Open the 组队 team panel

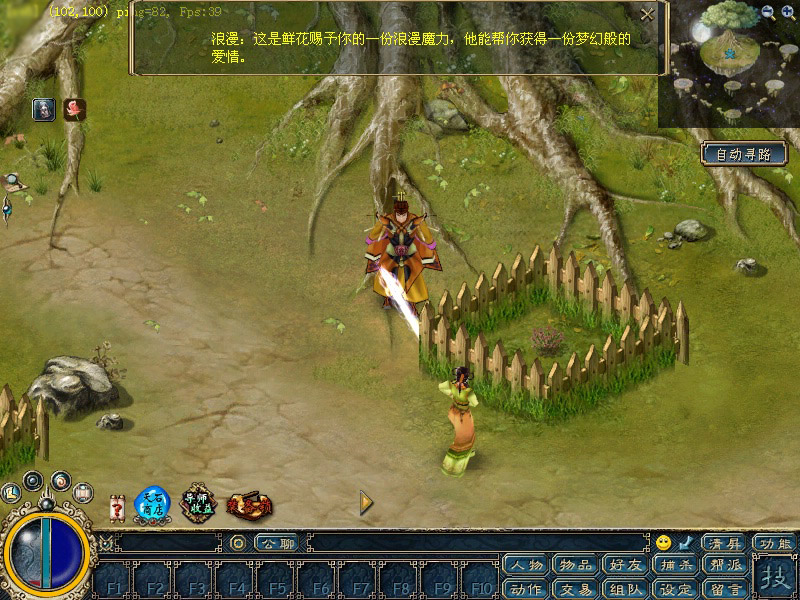(x=626, y=589)
